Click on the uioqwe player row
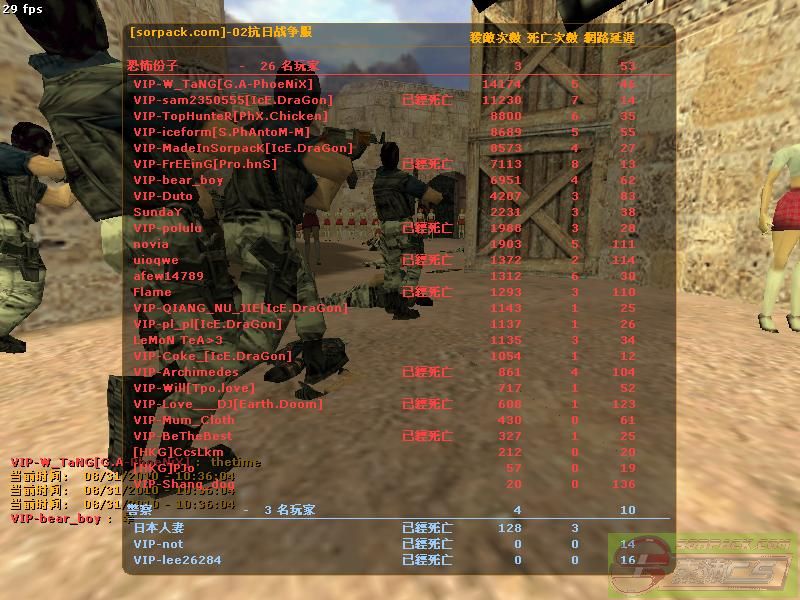This screenshot has width=800, height=600. point(155,260)
